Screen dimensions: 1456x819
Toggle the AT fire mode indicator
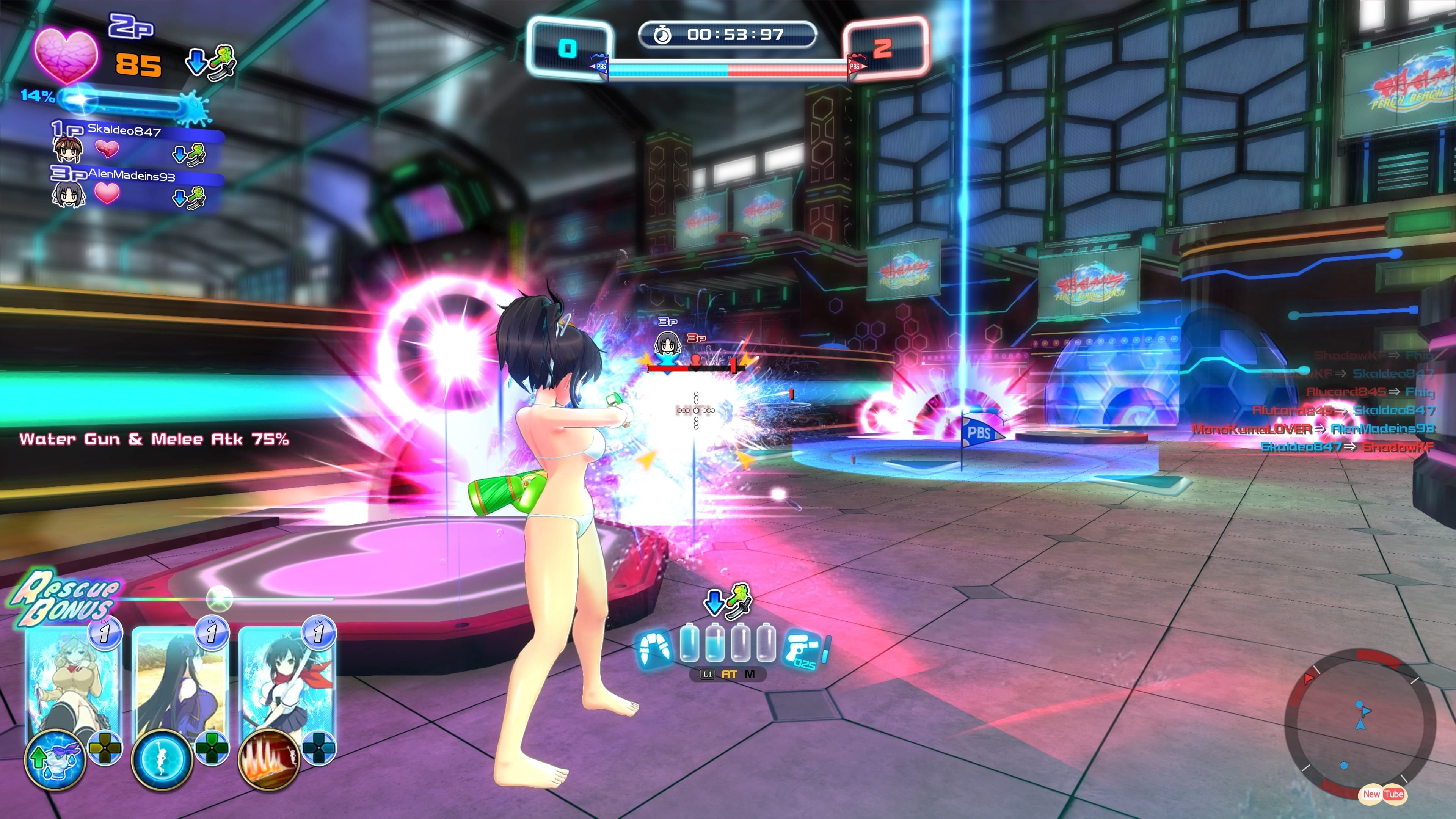pyautogui.click(x=729, y=674)
